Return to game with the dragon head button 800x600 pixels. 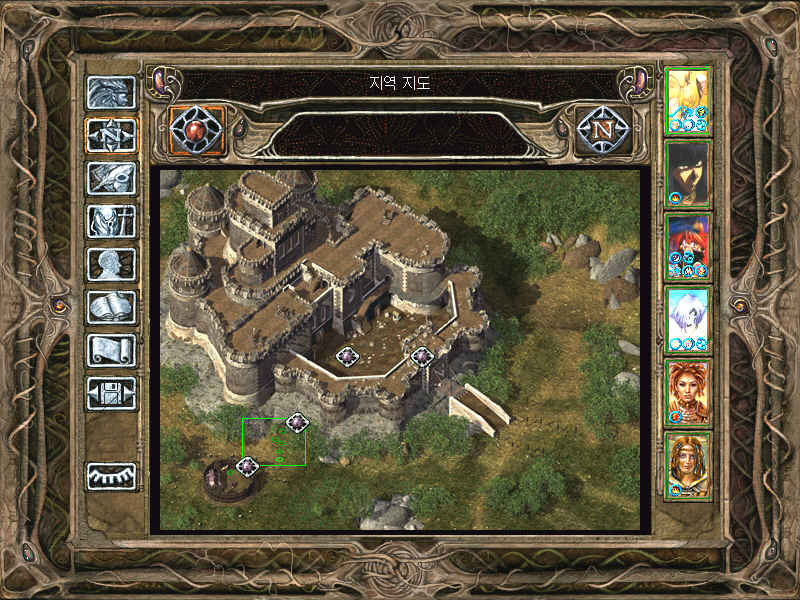tap(111, 92)
